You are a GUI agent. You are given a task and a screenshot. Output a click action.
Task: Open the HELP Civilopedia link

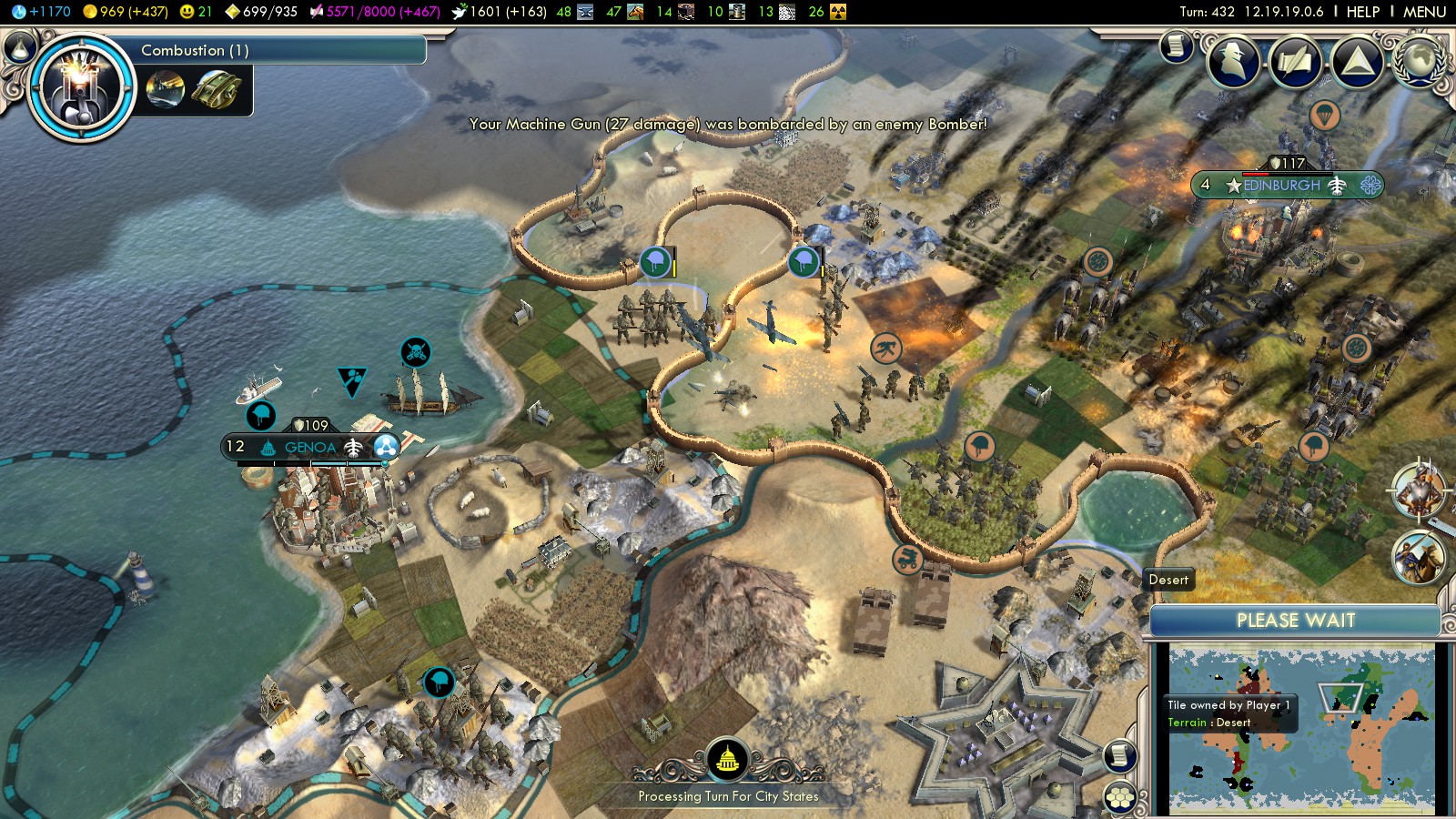click(1362, 12)
